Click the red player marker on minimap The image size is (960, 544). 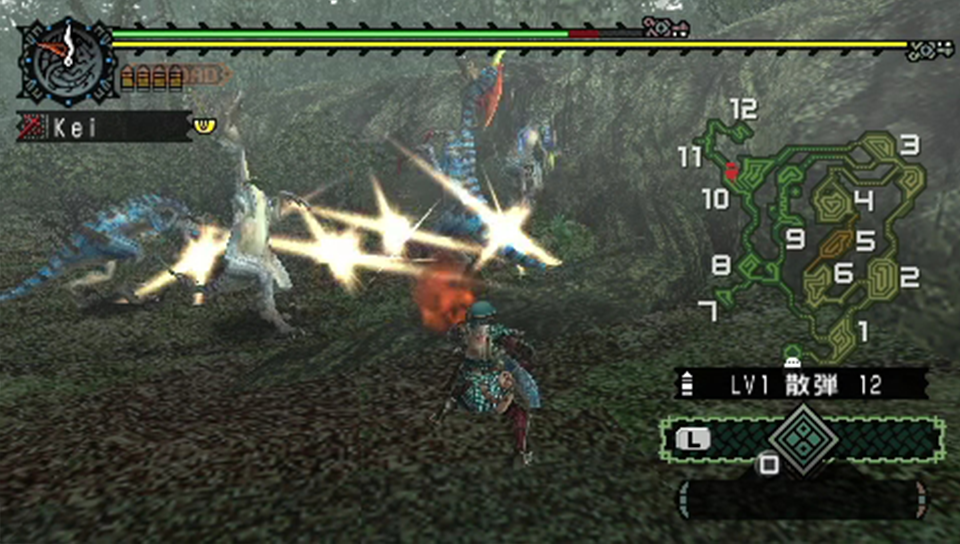coord(732,171)
